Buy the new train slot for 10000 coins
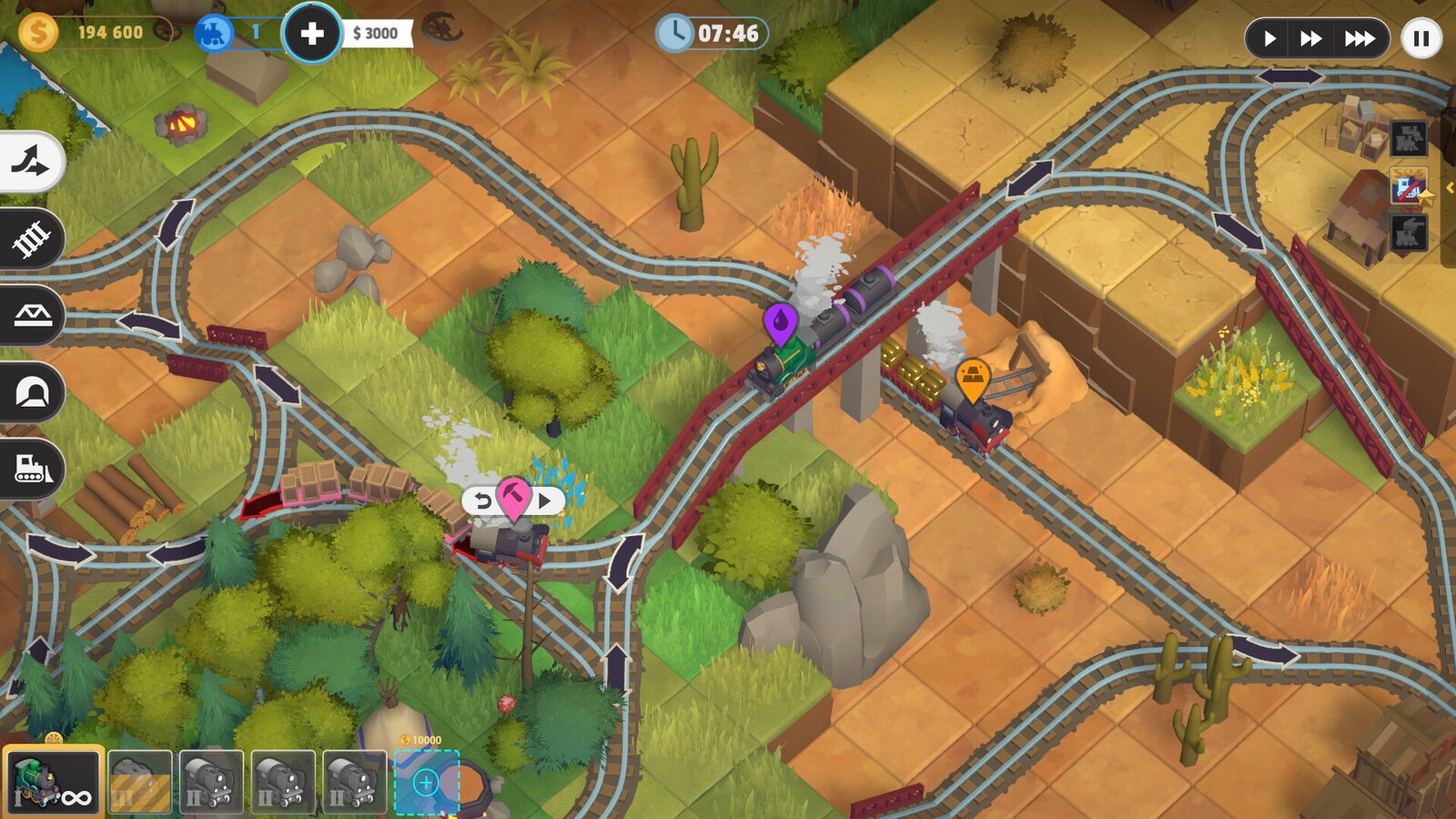This screenshot has height=819, width=1456. pos(427,781)
